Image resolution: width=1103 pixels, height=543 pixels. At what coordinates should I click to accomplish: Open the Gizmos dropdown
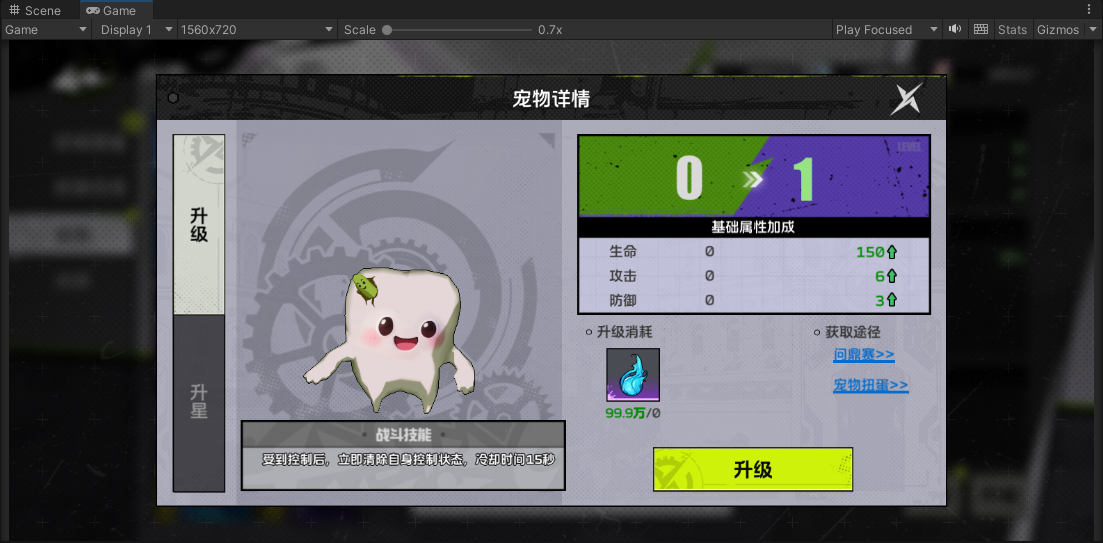click(x=1063, y=30)
